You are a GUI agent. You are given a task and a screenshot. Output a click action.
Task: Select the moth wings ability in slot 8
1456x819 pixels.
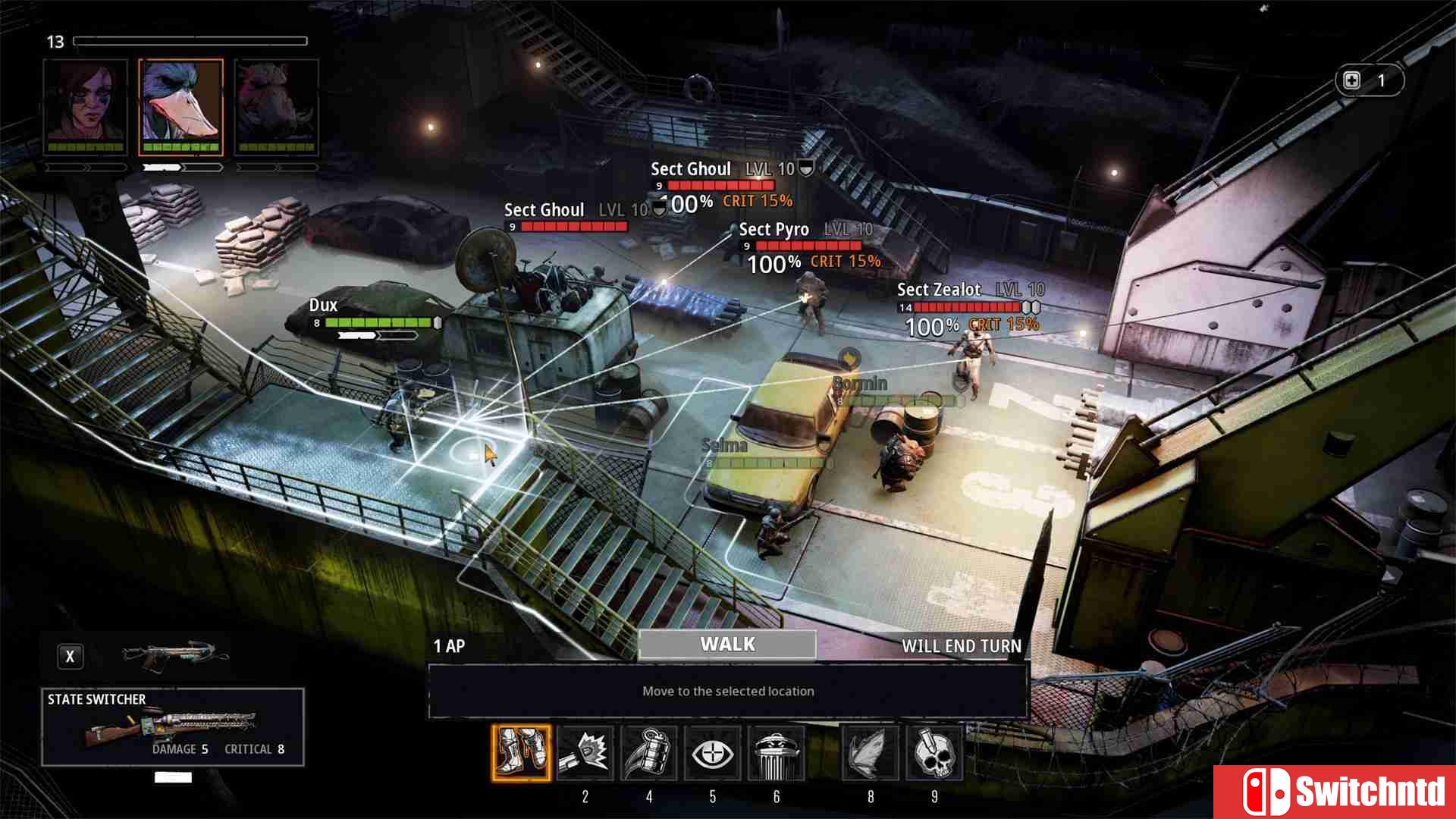[x=871, y=753]
